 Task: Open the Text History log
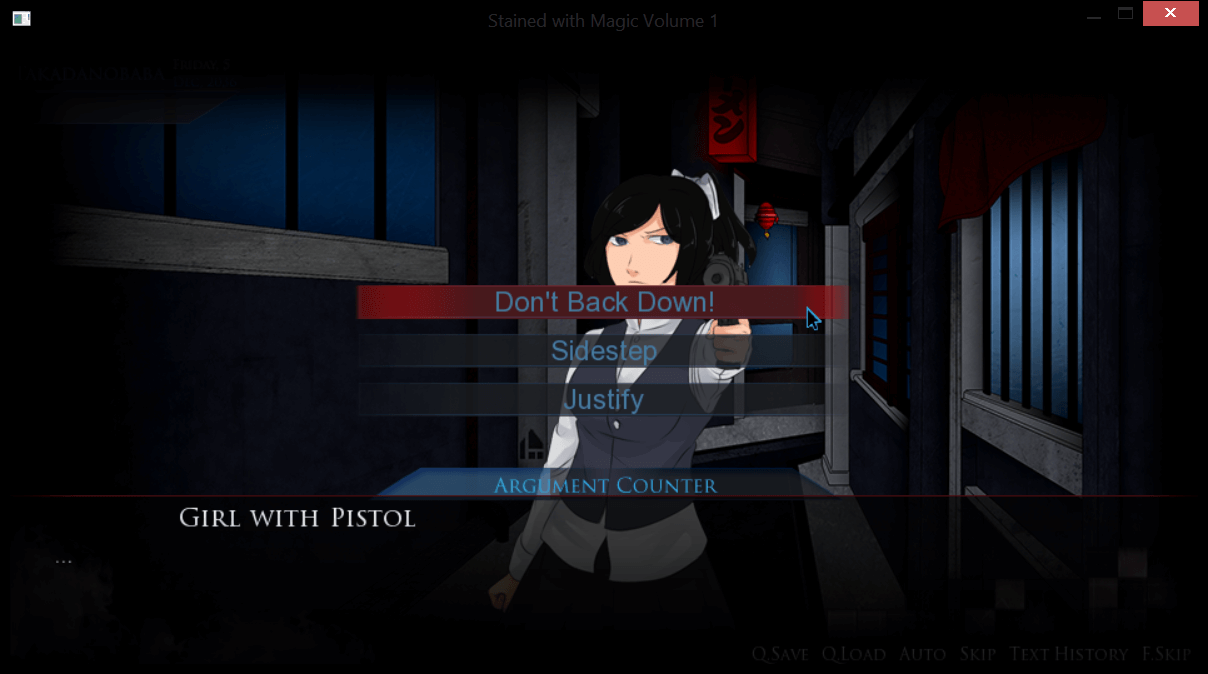click(x=1069, y=654)
